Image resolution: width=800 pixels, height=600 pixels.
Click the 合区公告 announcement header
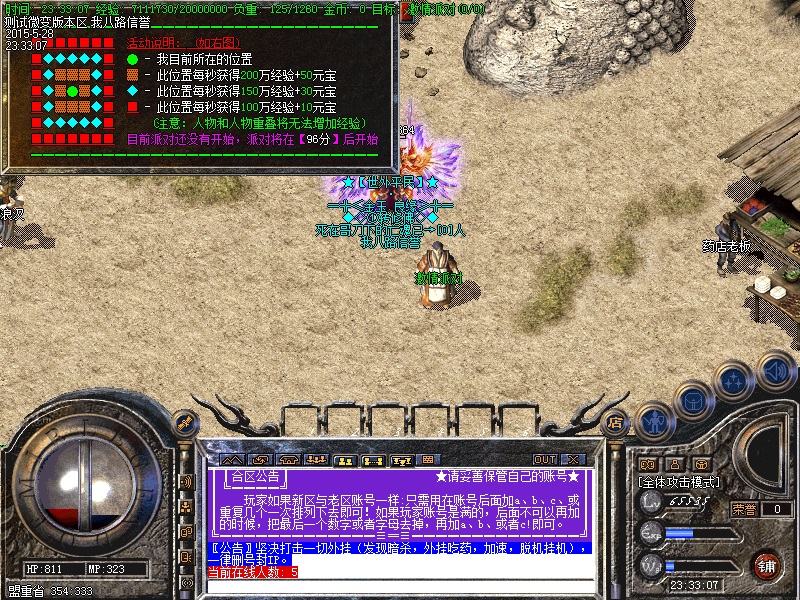coord(256,476)
